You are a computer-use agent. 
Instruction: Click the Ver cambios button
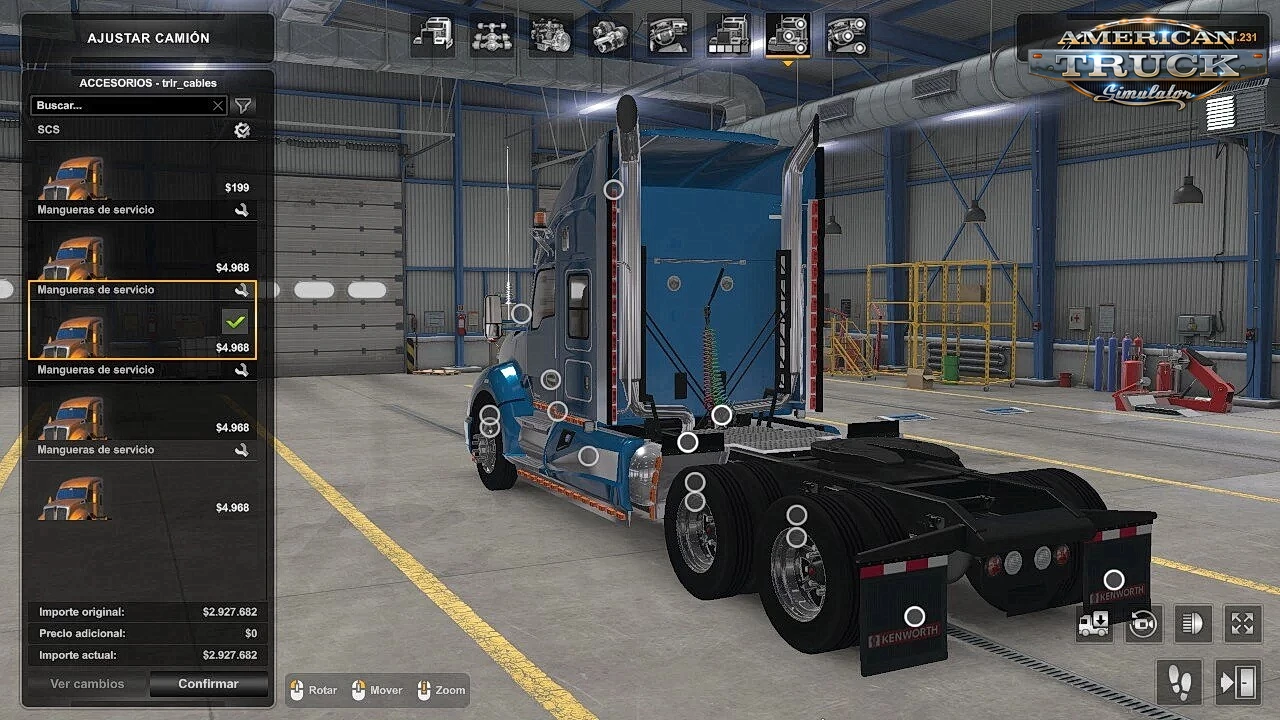pyautogui.click(x=87, y=684)
